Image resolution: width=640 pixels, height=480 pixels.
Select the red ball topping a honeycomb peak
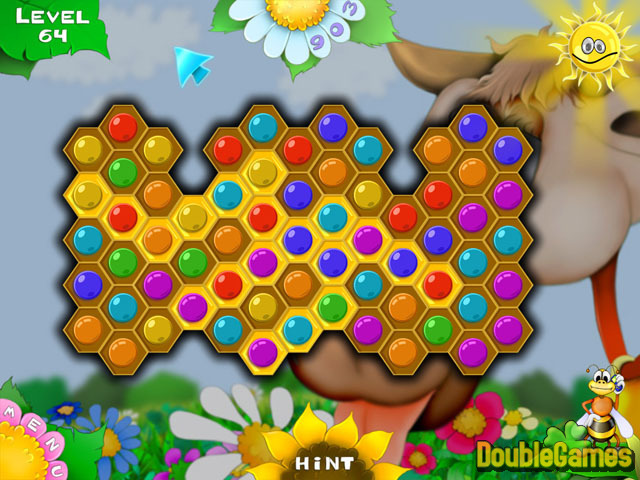coord(123,126)
